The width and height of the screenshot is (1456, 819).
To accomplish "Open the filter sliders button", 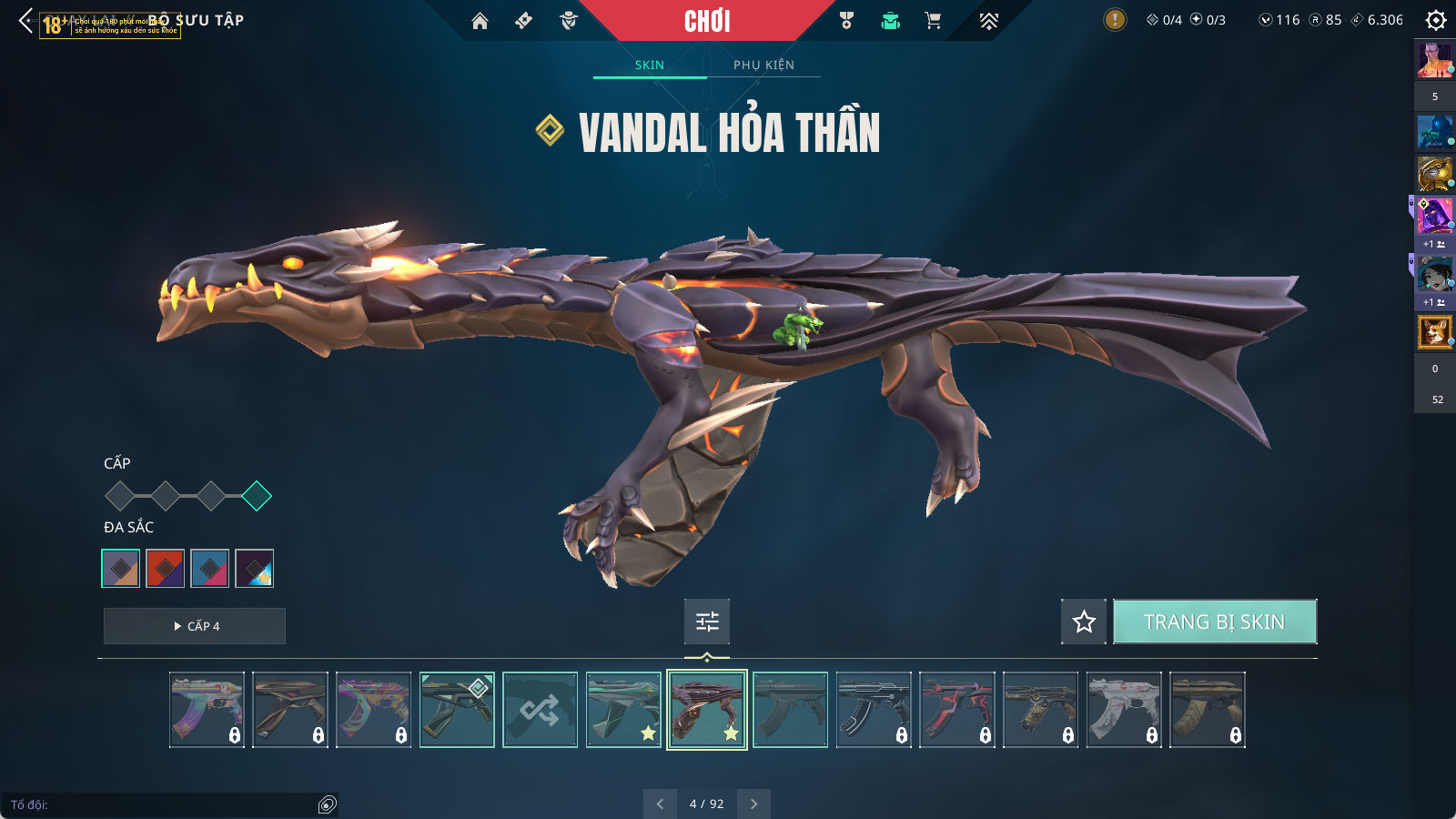I will click(707, 622).
